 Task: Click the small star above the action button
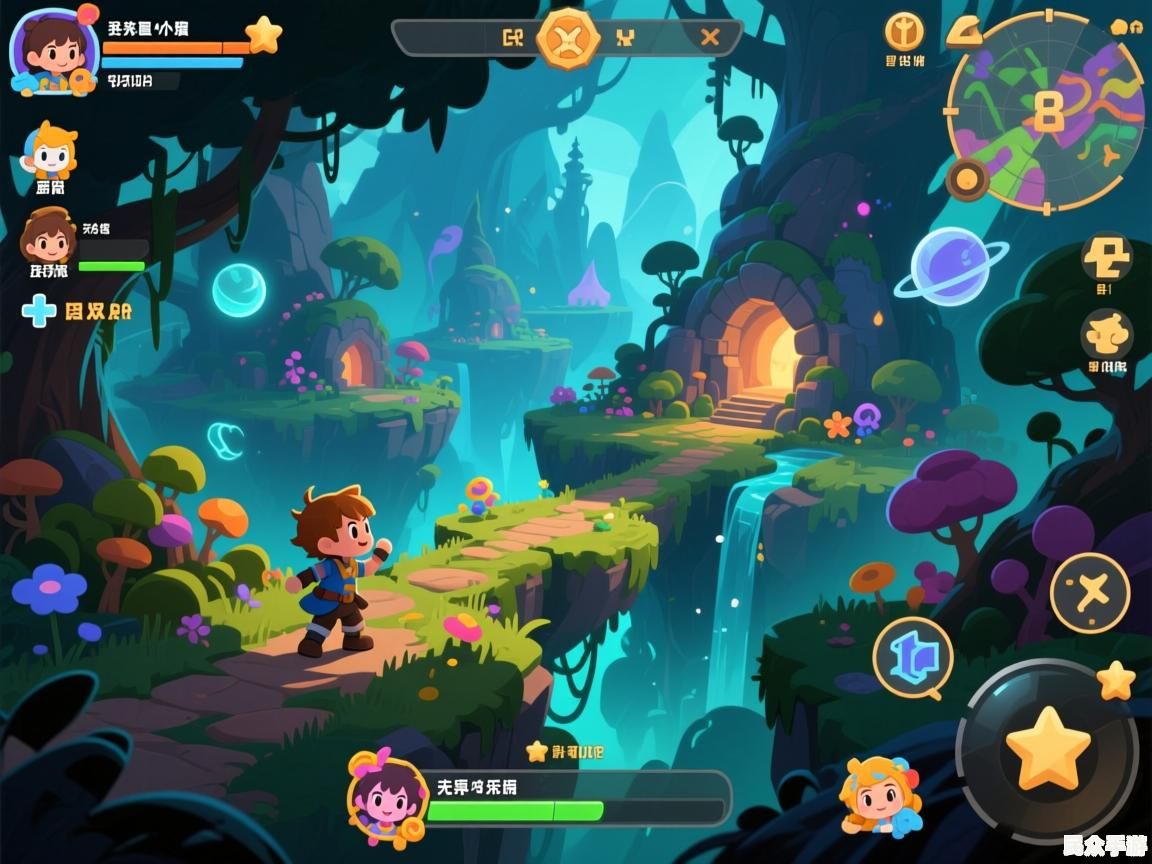click(1116, 681)
